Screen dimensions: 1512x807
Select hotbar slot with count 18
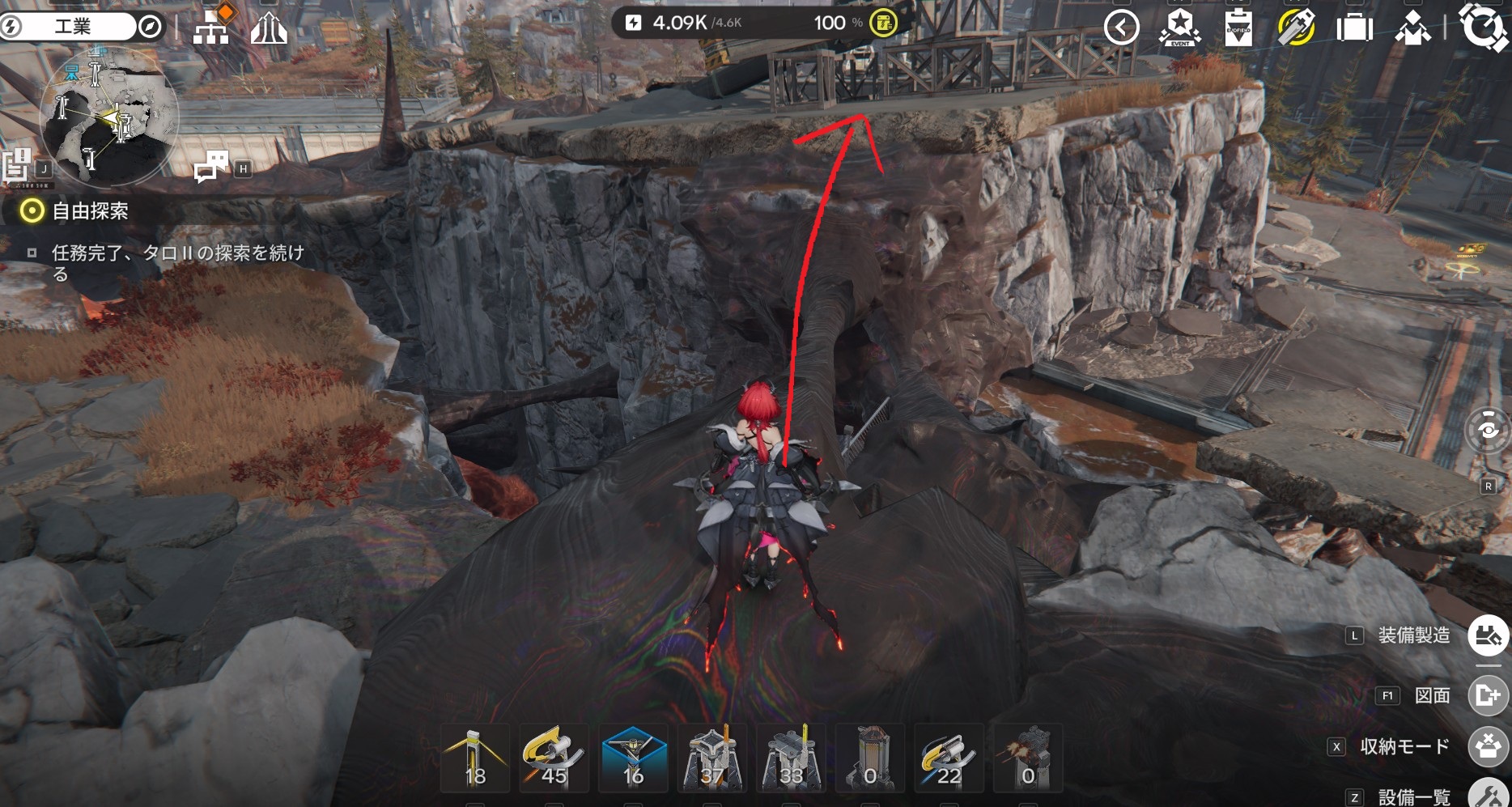click(475, 759)
